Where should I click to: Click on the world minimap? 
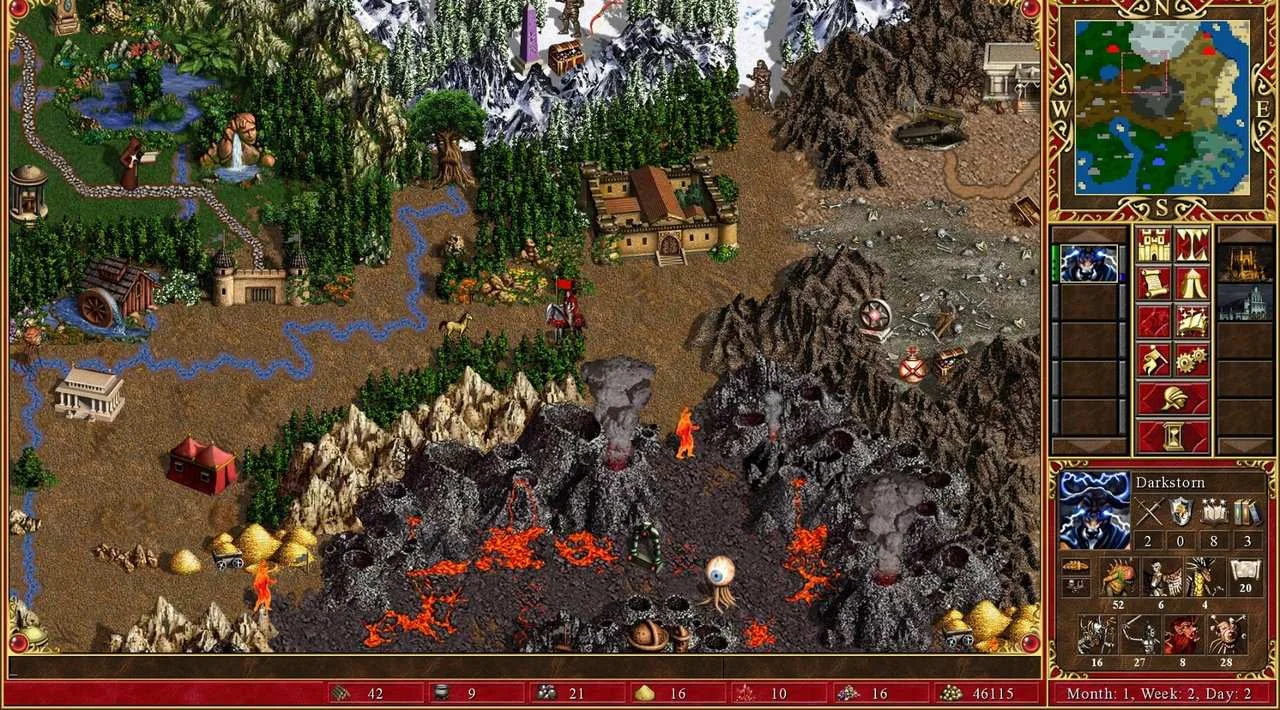[1162, 107]
